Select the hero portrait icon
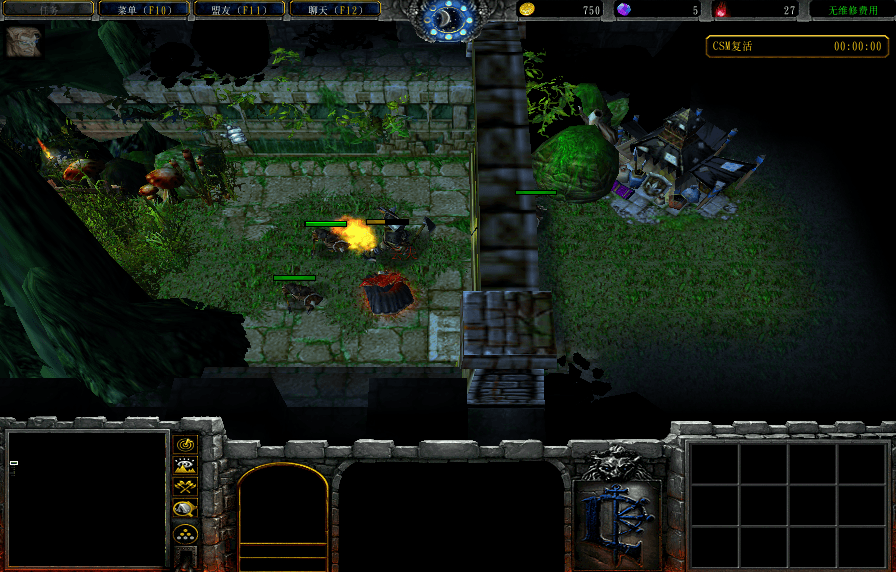896x572 pixels. (x=23, y=42)
